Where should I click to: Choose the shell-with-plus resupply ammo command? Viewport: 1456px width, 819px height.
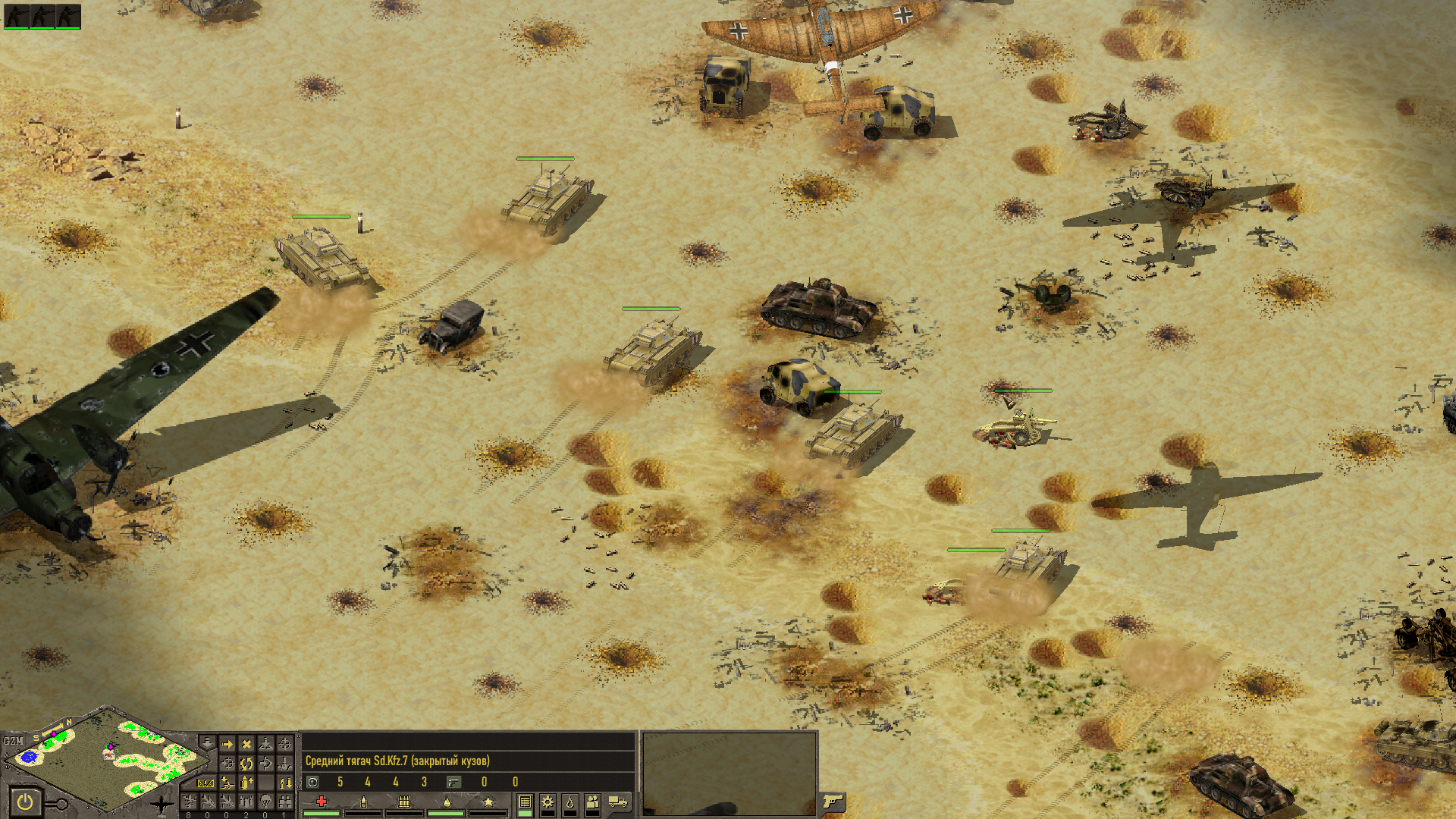click(246, 782)
